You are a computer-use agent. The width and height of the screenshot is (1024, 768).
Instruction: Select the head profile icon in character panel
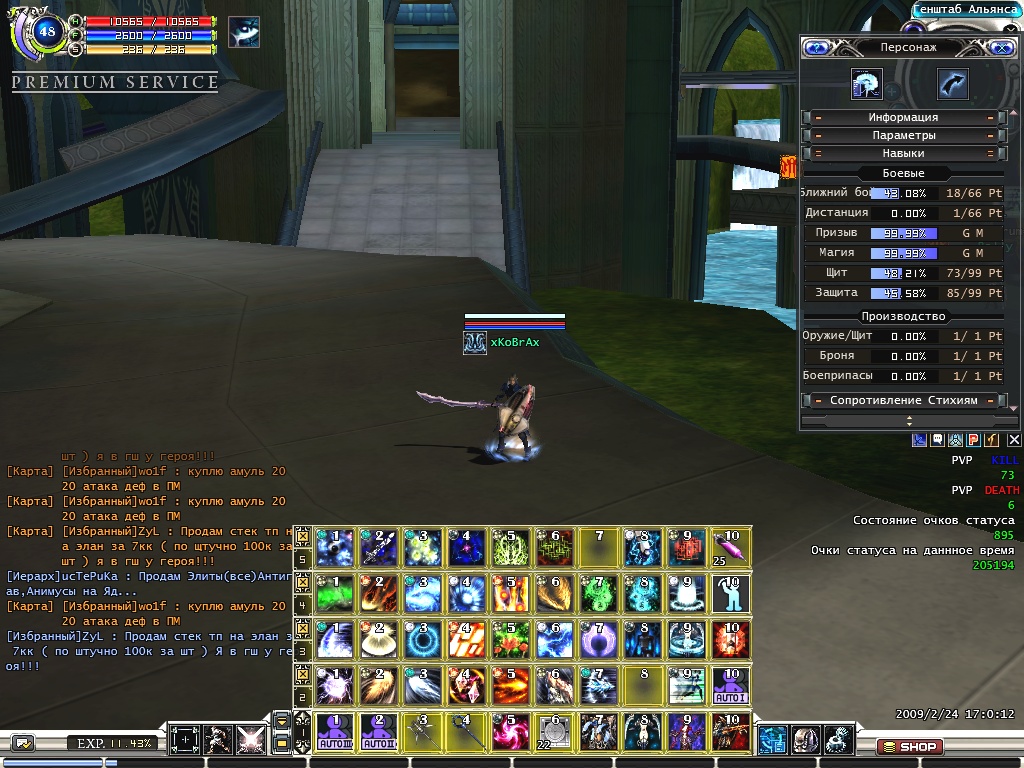[x=866, y=85]
